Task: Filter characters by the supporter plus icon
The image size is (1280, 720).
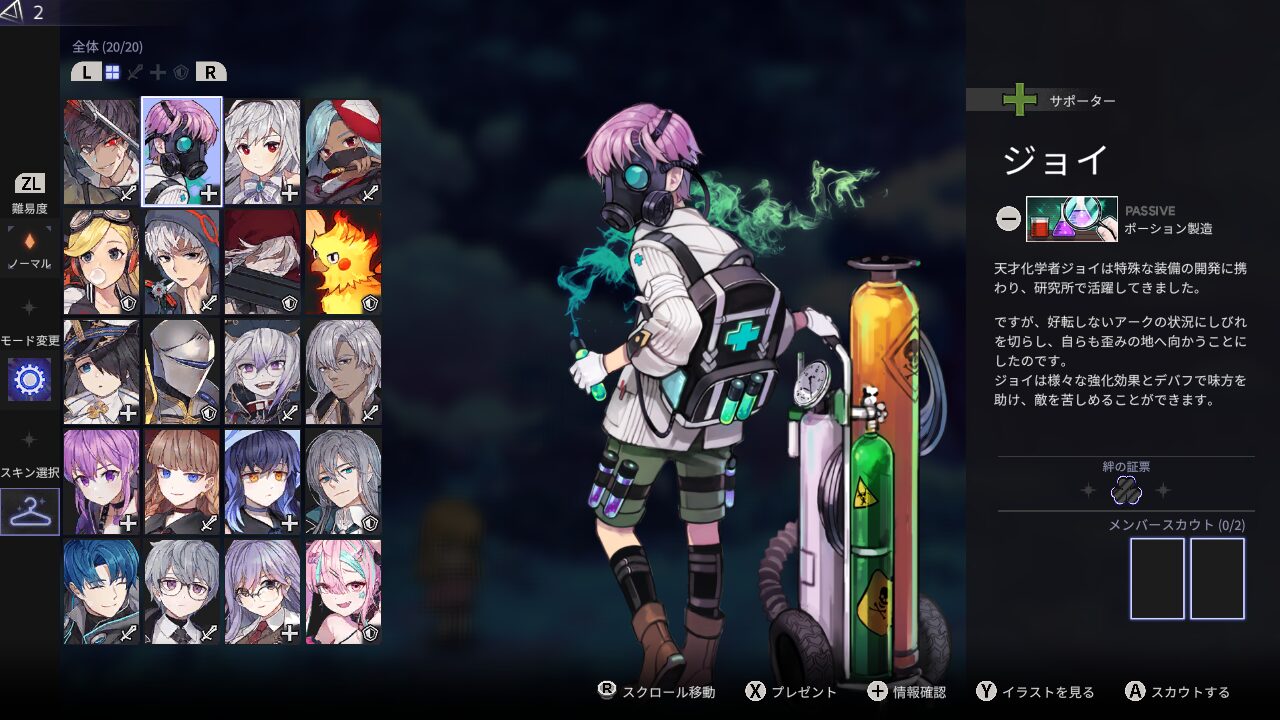Action: pos(158,71)
